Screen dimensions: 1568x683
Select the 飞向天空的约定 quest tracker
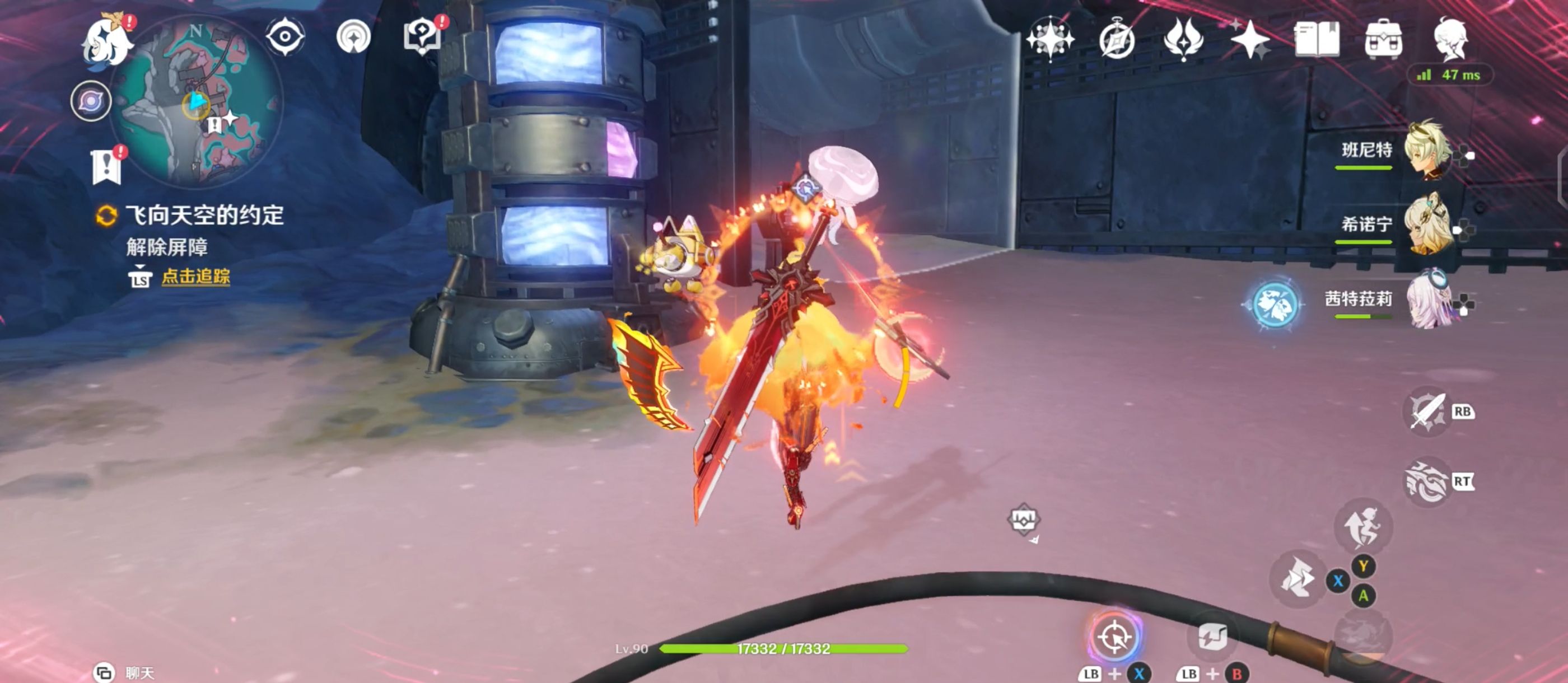(x=204, y=216)
